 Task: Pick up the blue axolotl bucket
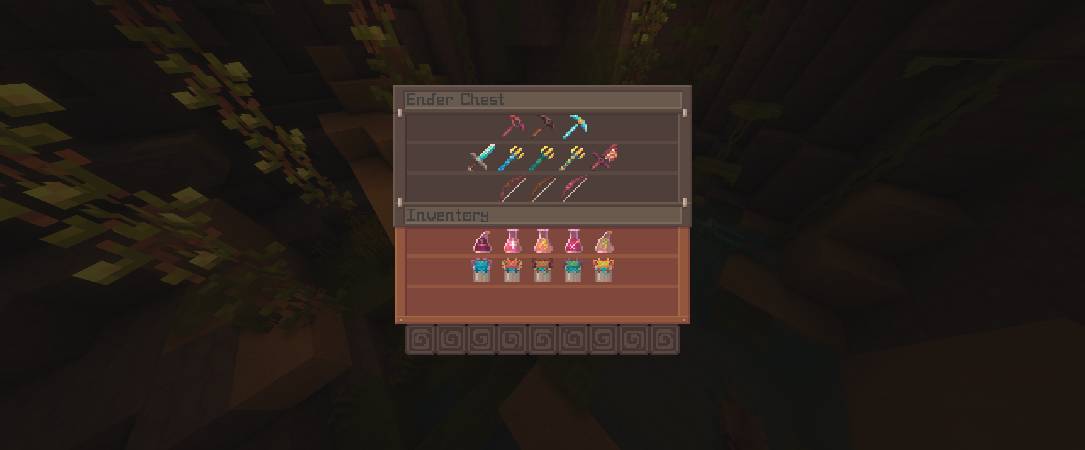pyautogui.click(x=482, y=270)
